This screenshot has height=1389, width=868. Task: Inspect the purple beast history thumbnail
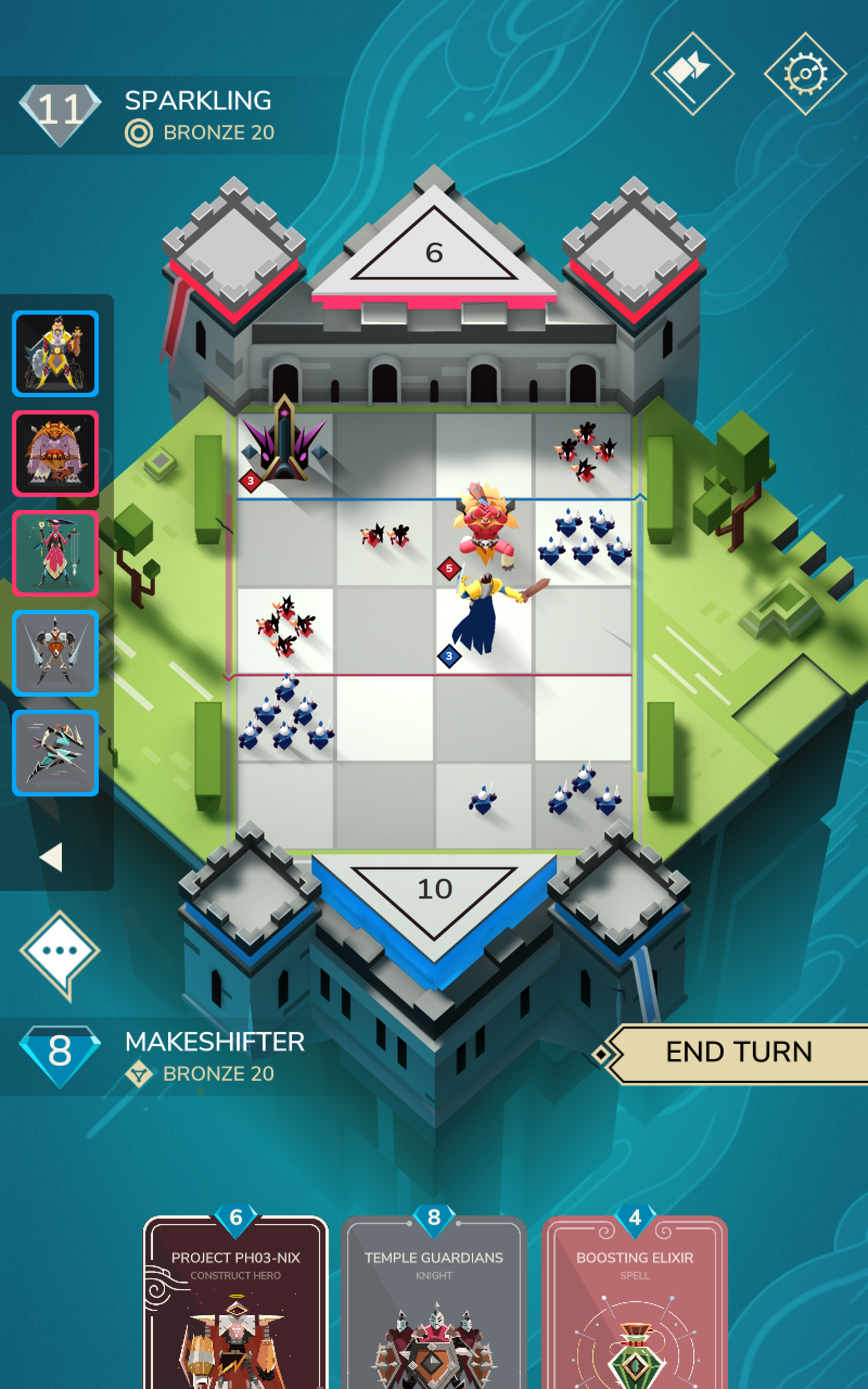pos(56,454)
